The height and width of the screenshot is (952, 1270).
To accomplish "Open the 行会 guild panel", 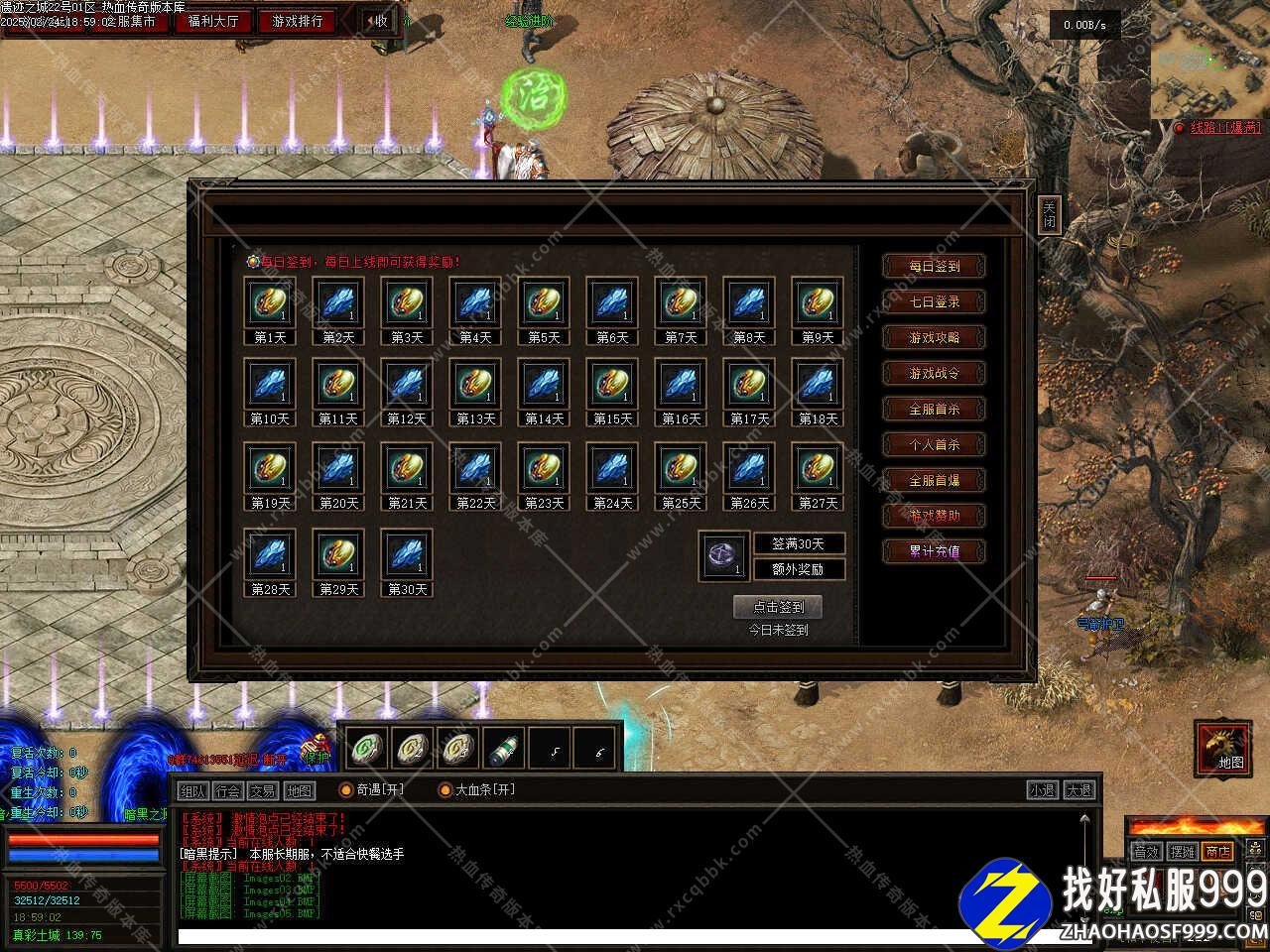I will 228,790.
